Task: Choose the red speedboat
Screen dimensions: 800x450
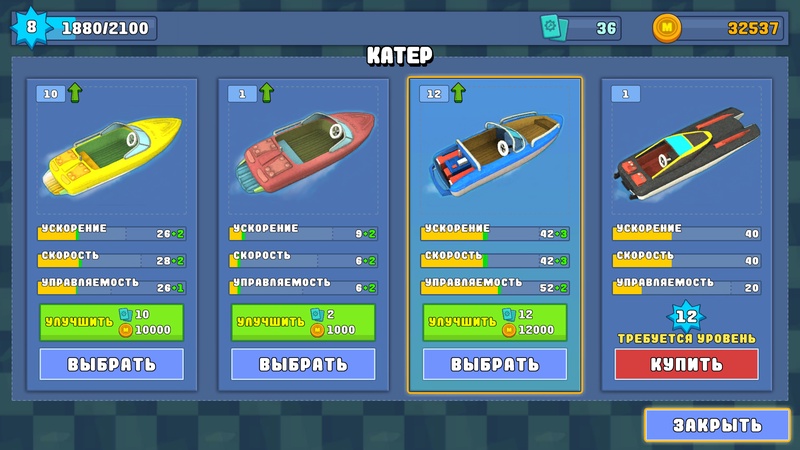Action: click(x=303, y=364)
